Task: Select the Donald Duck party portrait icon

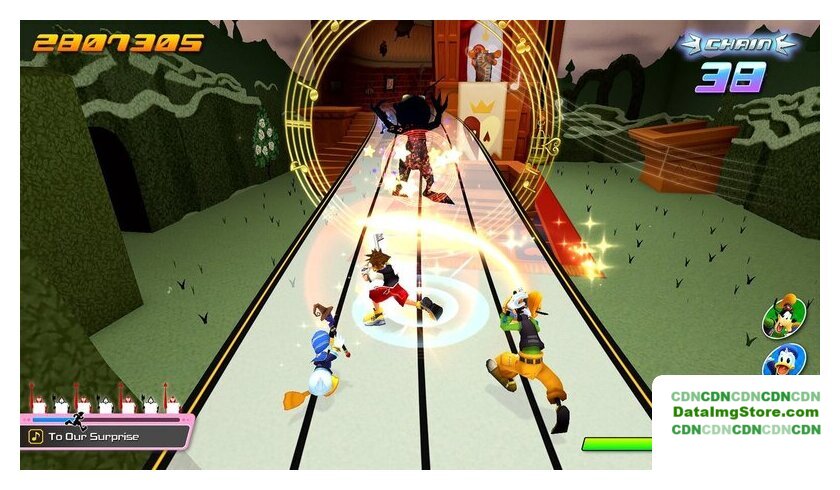Action: (x=785, y=362)
